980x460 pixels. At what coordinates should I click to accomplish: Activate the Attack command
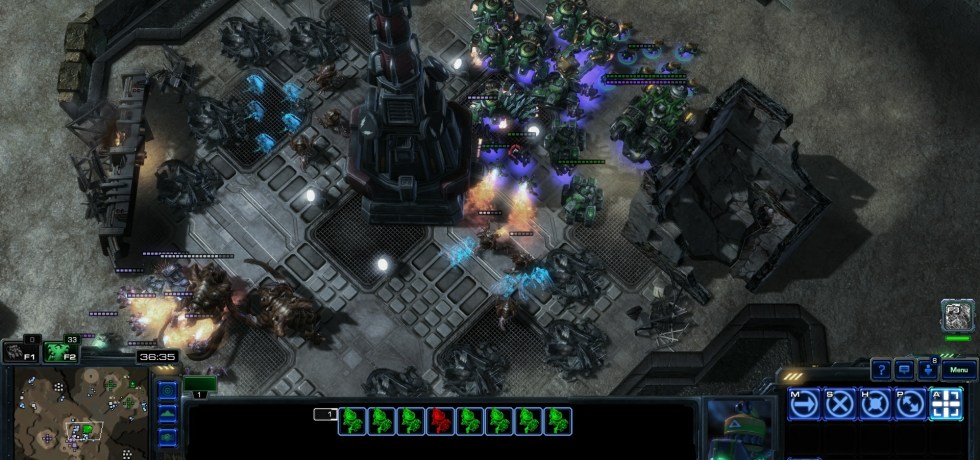tap(945, 404)
